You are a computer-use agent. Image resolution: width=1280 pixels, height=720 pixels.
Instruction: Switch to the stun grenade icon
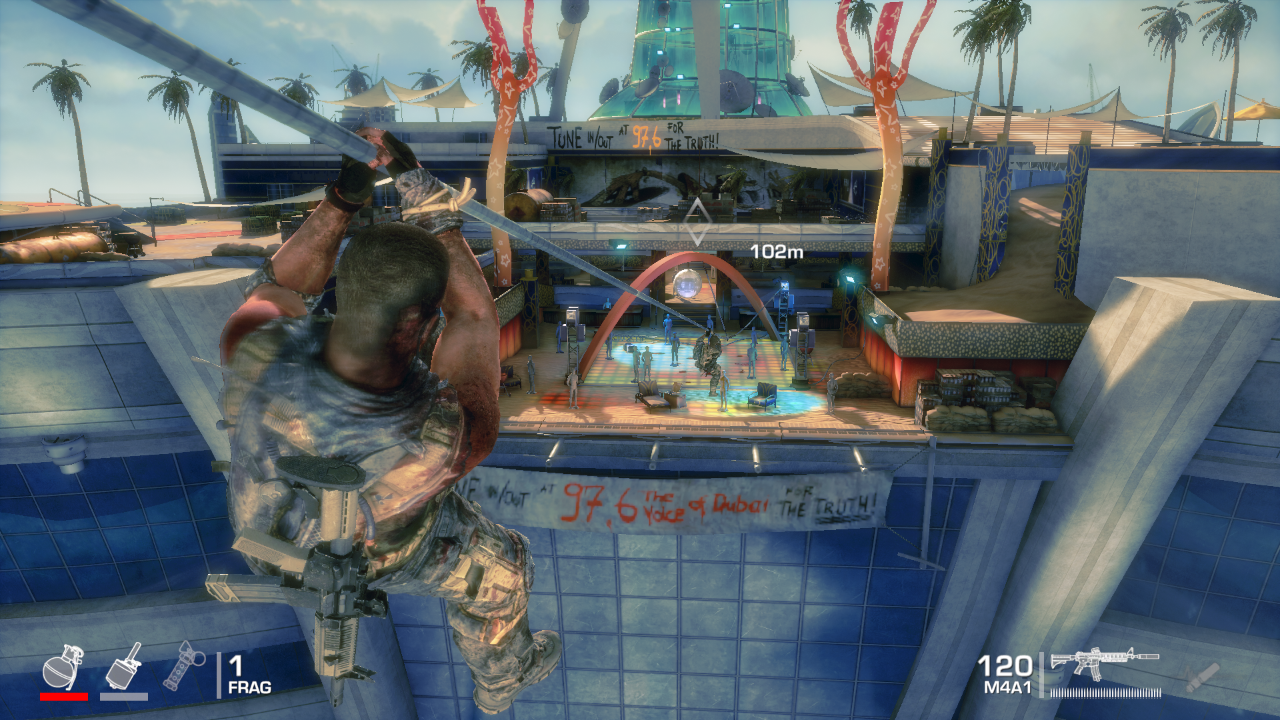coord(184,665)
